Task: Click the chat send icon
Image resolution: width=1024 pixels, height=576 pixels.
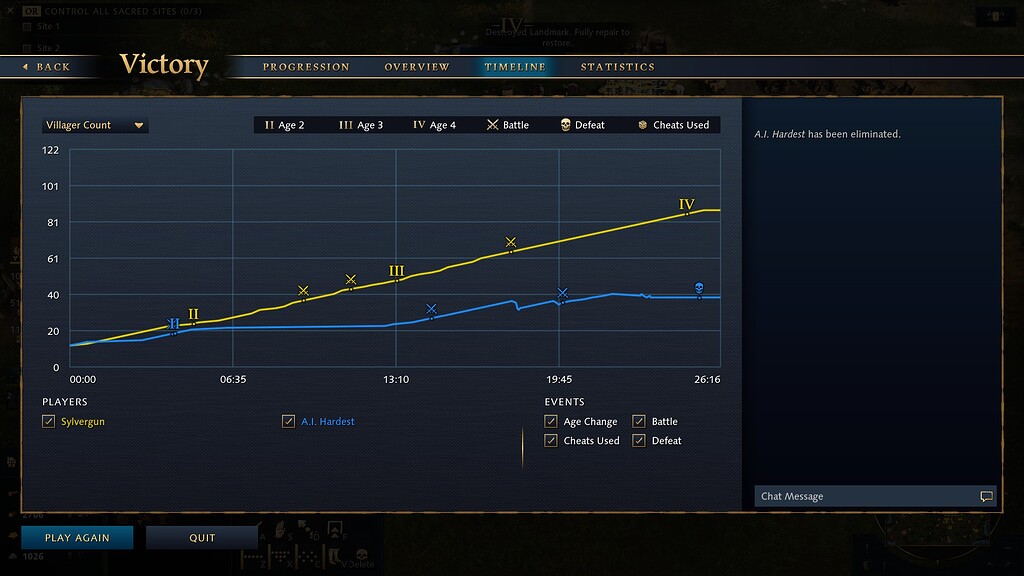Action: coord(986,497)
